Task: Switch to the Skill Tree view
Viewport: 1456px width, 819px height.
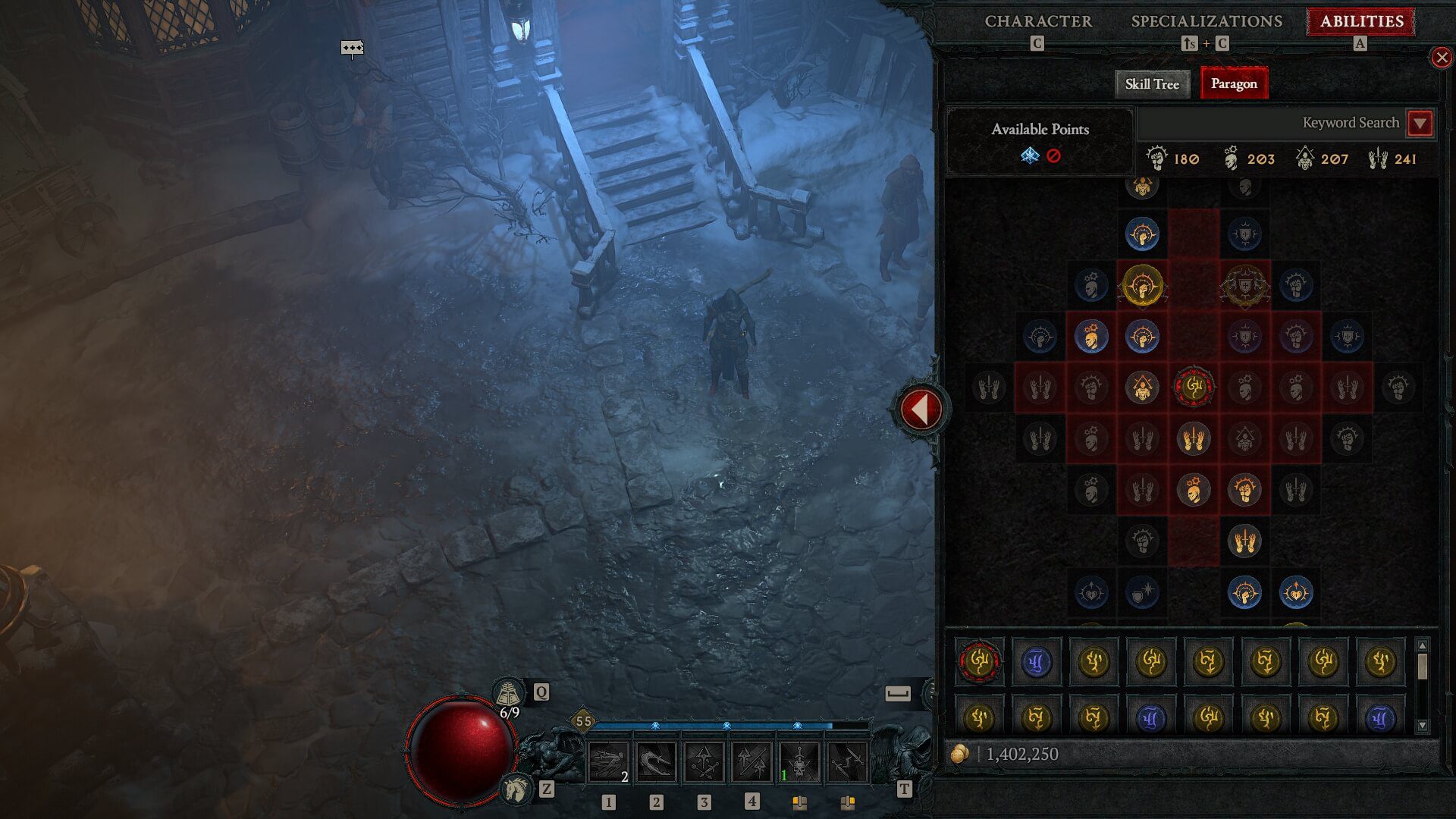Action: coord(1151,84)
